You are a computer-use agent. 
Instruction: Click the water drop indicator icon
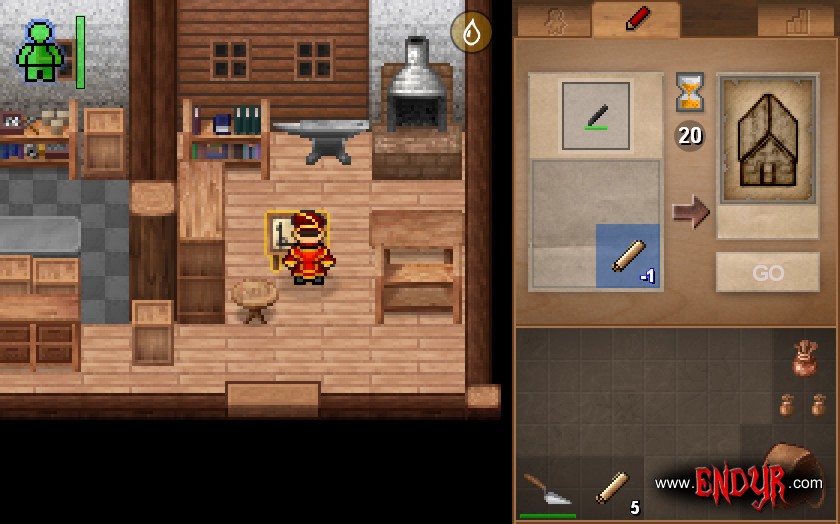coord(471,32)
